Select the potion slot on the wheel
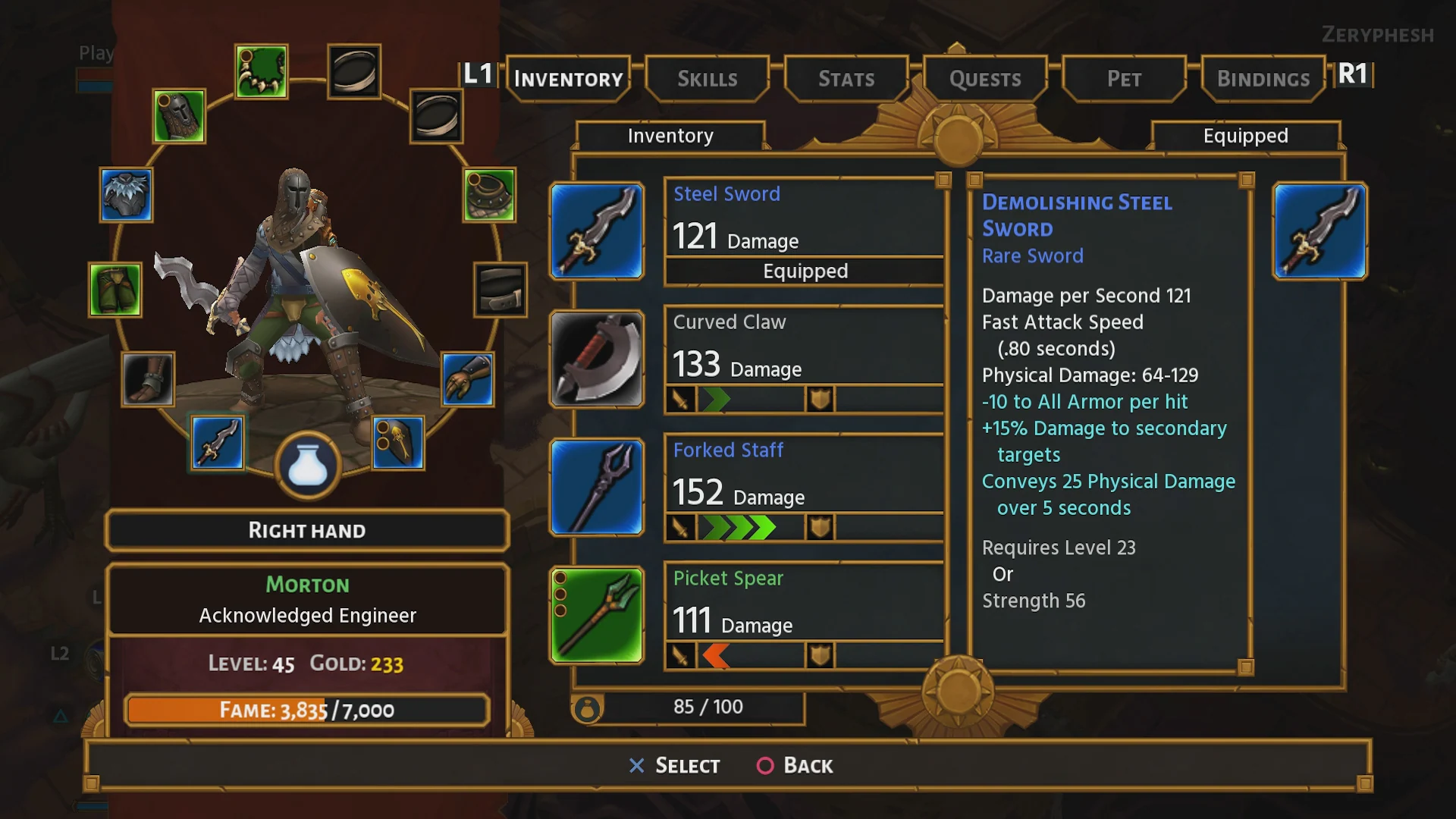The image size is (1456, 819). [x=308, y=466]
